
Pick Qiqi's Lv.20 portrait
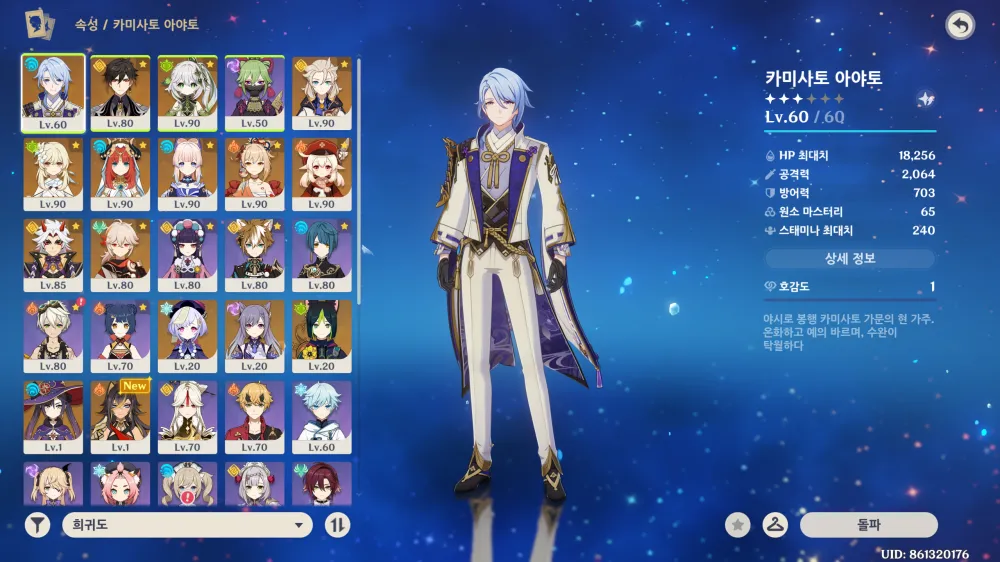188,337
